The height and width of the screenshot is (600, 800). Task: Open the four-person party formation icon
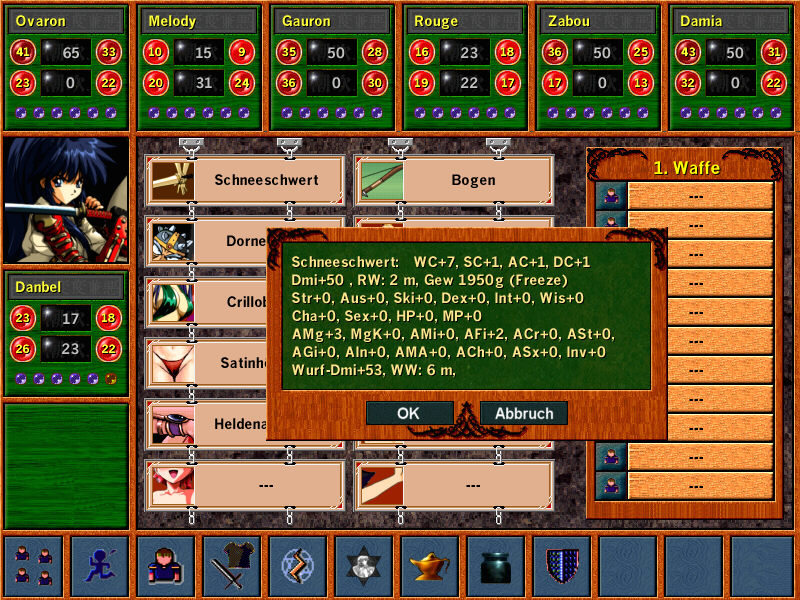(x=33, y=566)
